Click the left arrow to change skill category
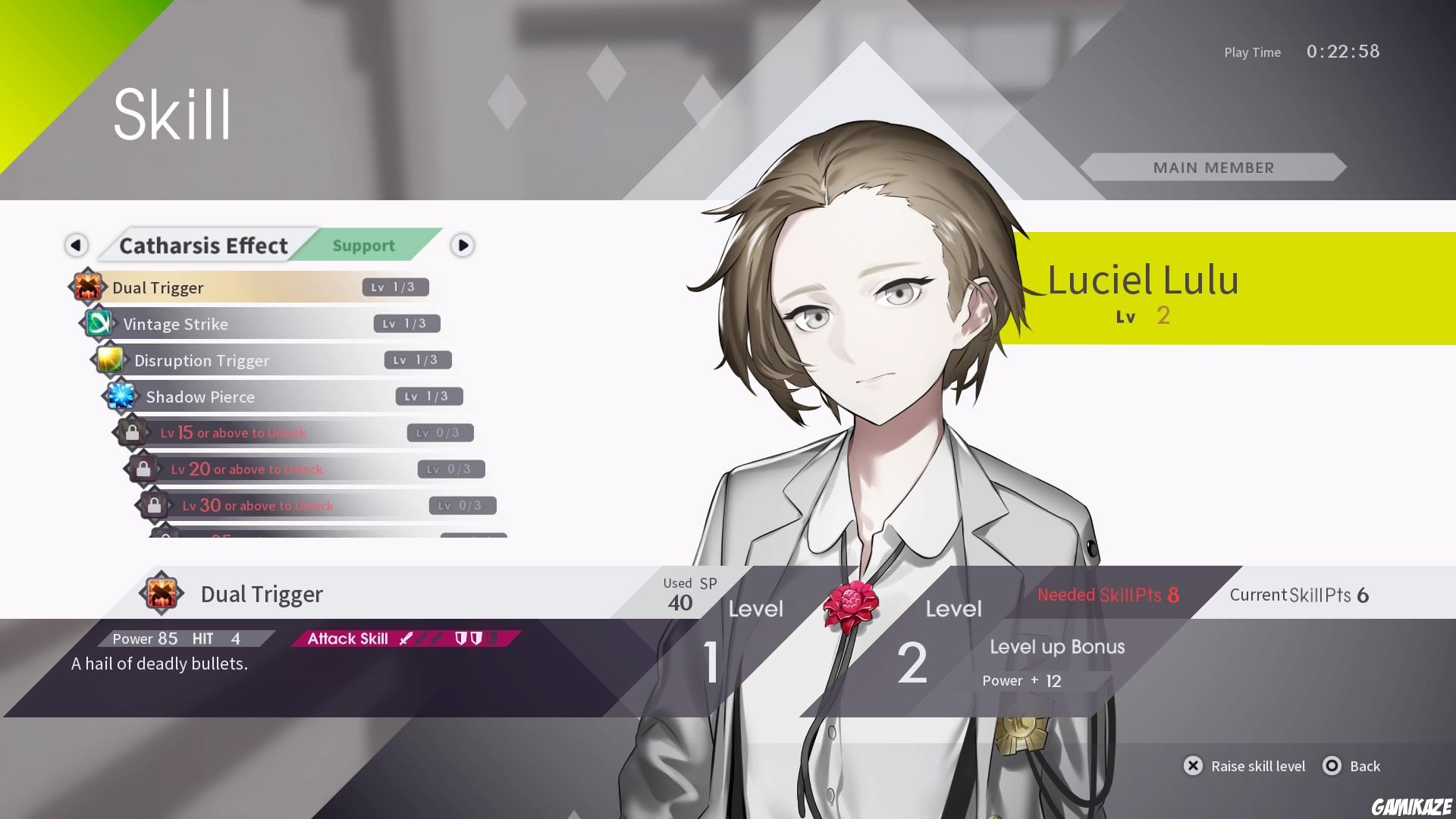The image size is (1456, 819). click(76, 245)
